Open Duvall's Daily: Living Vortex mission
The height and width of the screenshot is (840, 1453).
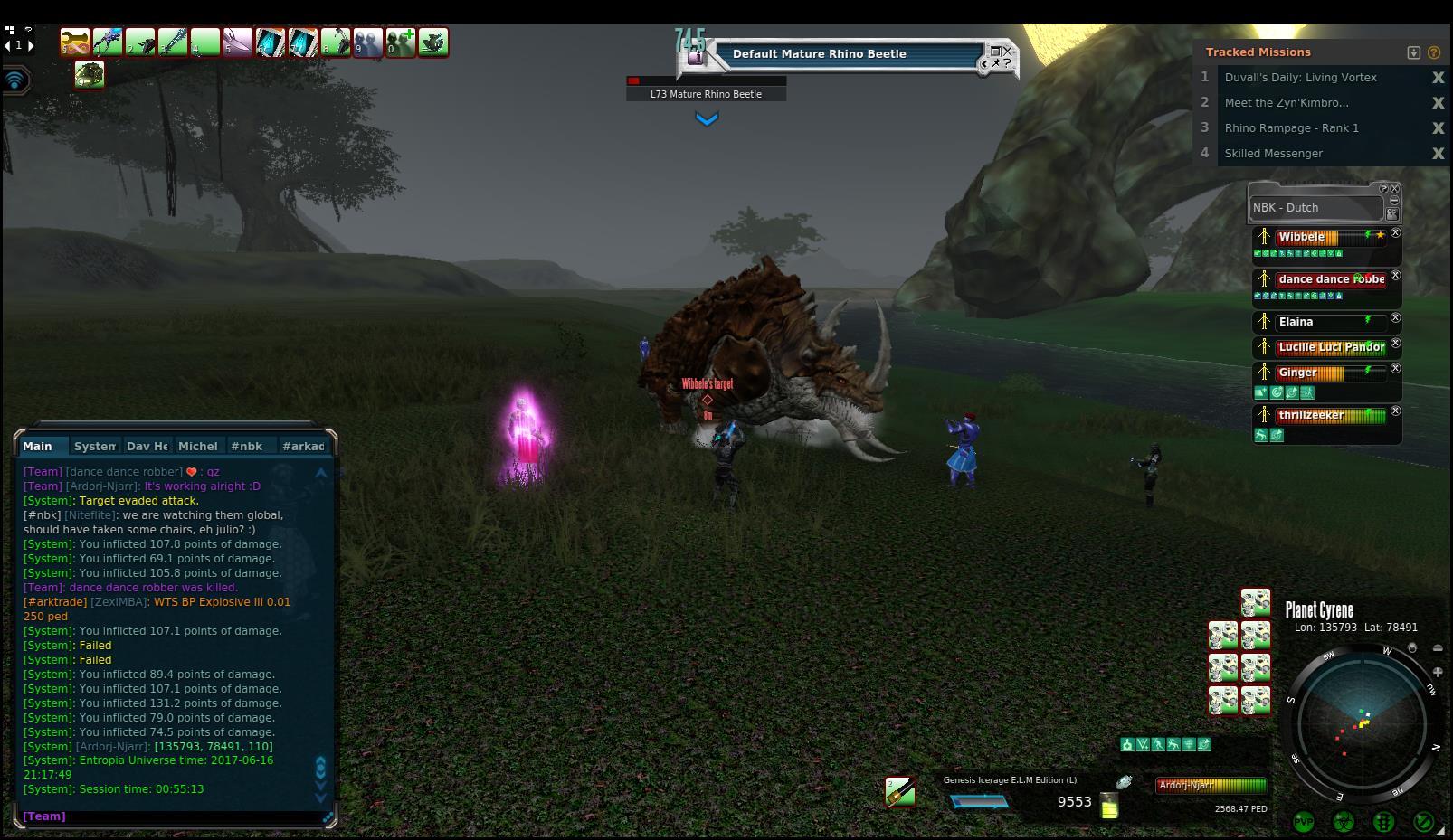1300,78
